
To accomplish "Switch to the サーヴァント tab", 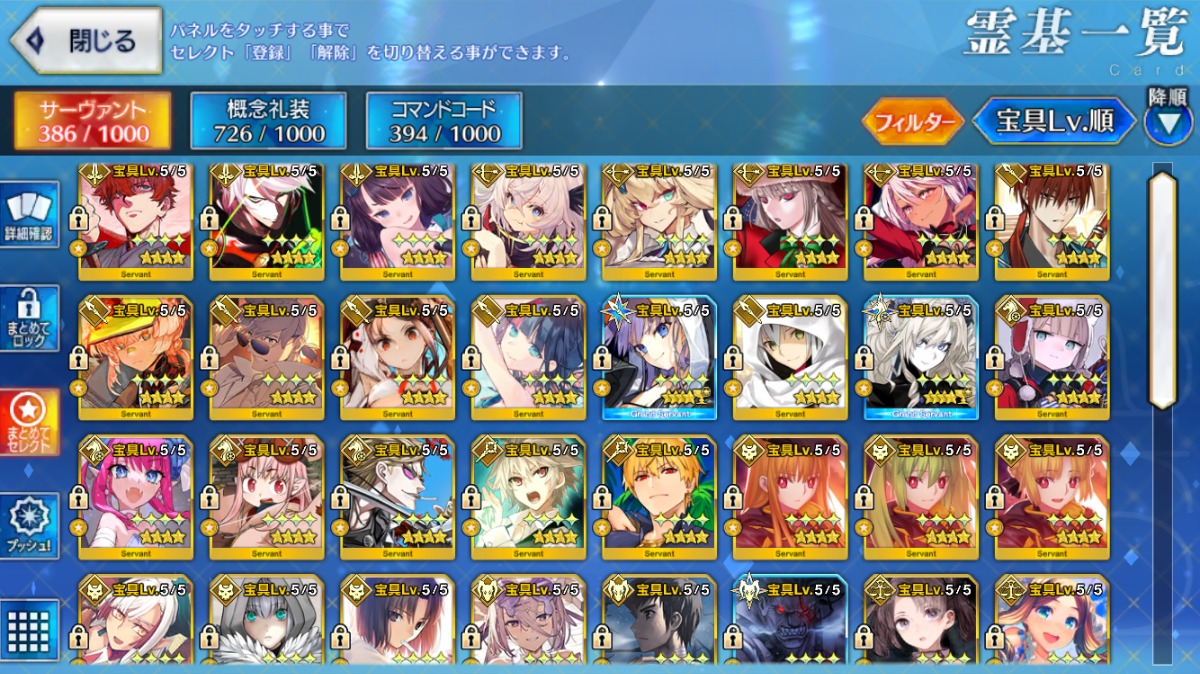I will pos(93,120).
